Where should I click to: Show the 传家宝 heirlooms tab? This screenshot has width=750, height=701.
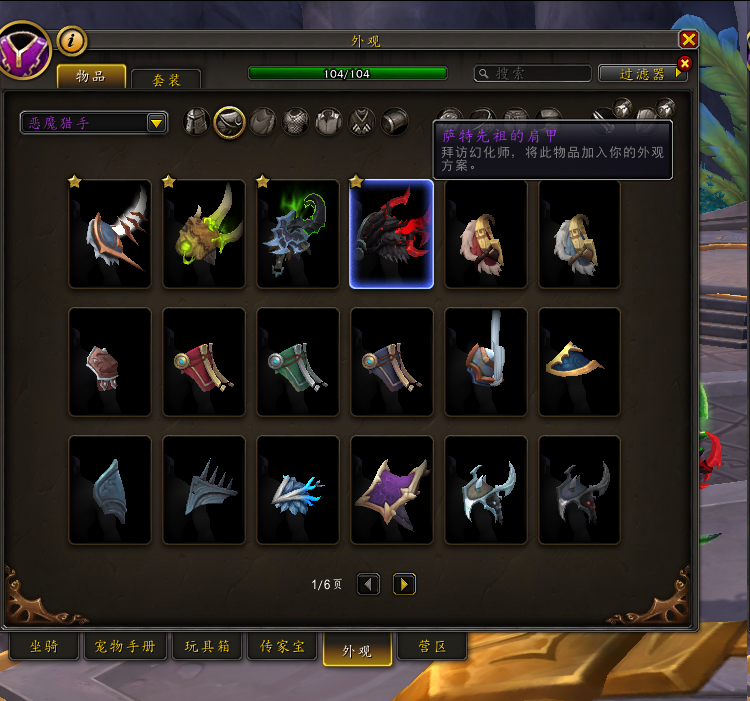(x=282, y=647)
